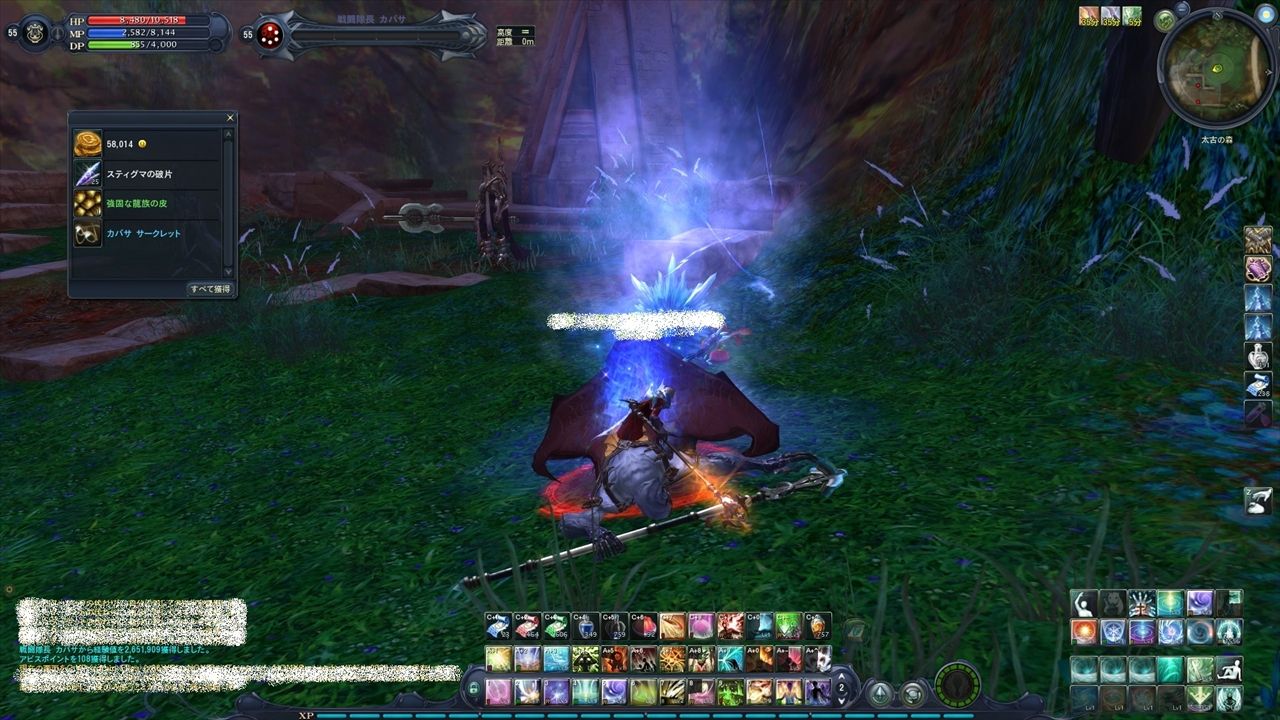1280x720 pixels.
Task: Use the blue scroll hotbar item
Action: [498, 626]
